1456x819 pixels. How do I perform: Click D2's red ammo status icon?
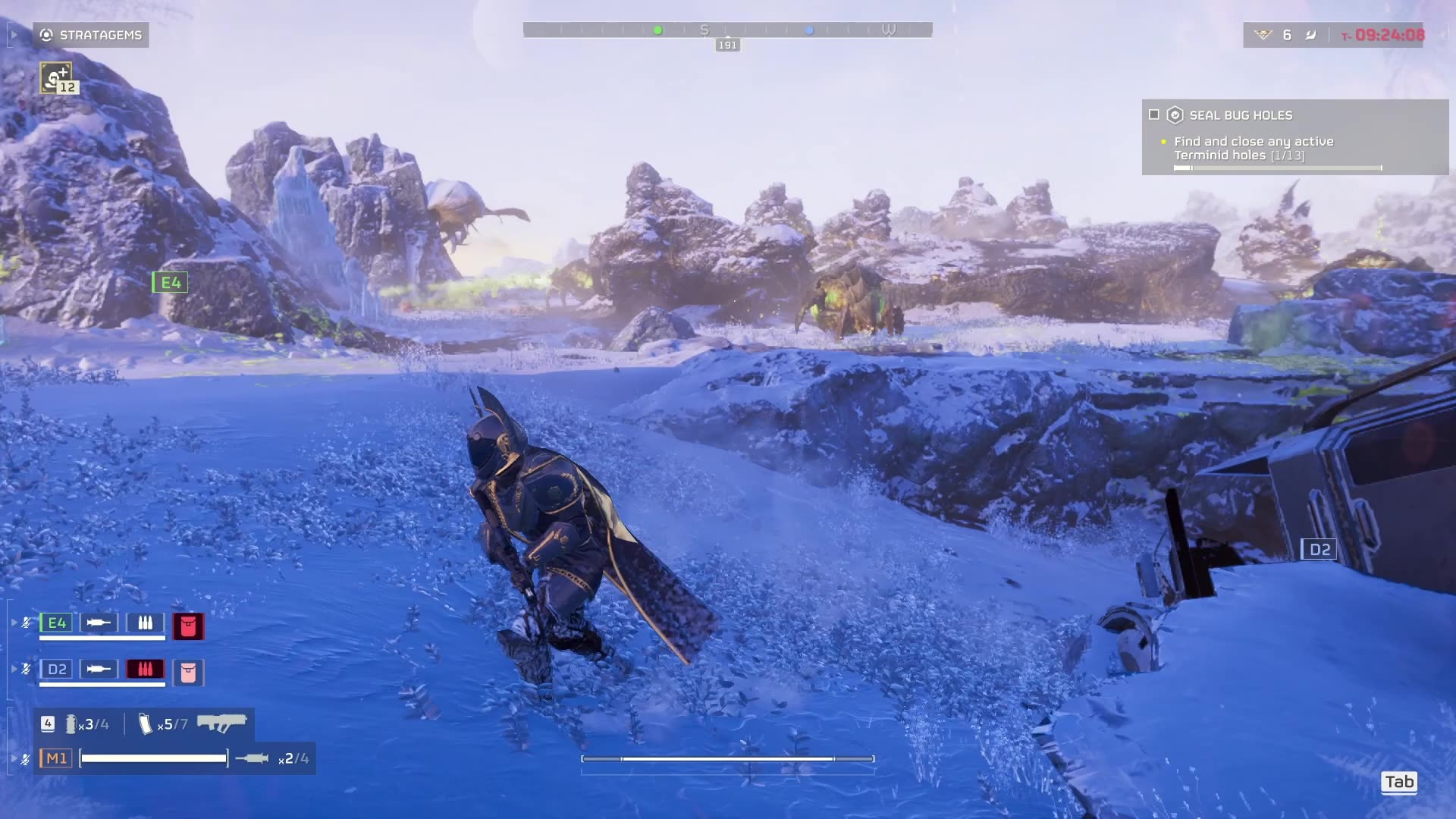145,669
